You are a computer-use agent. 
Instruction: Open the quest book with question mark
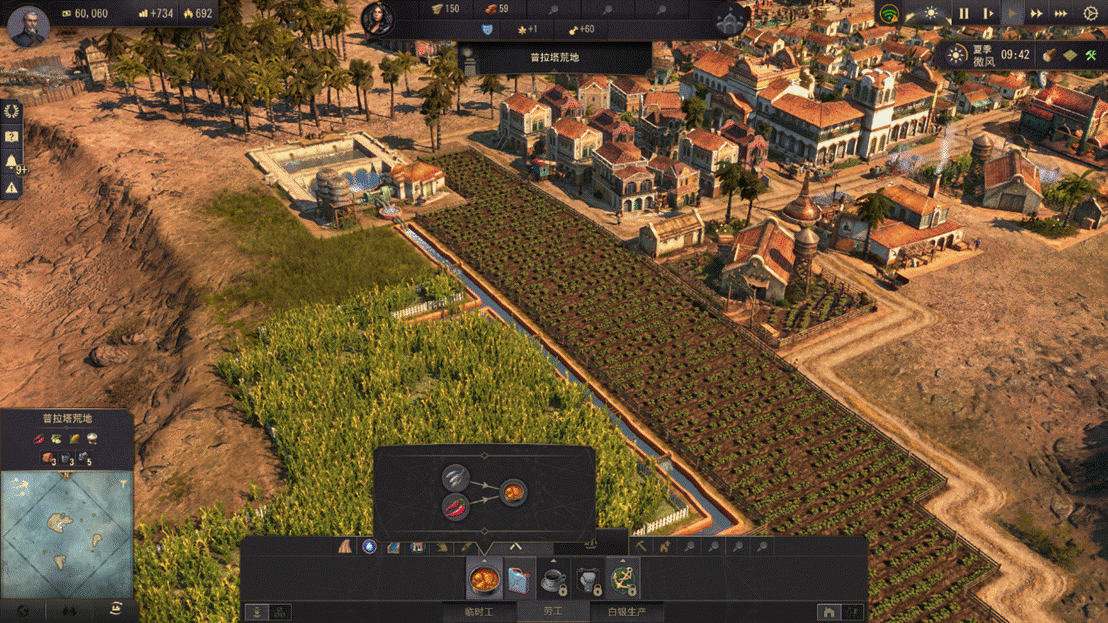point(12,136)
